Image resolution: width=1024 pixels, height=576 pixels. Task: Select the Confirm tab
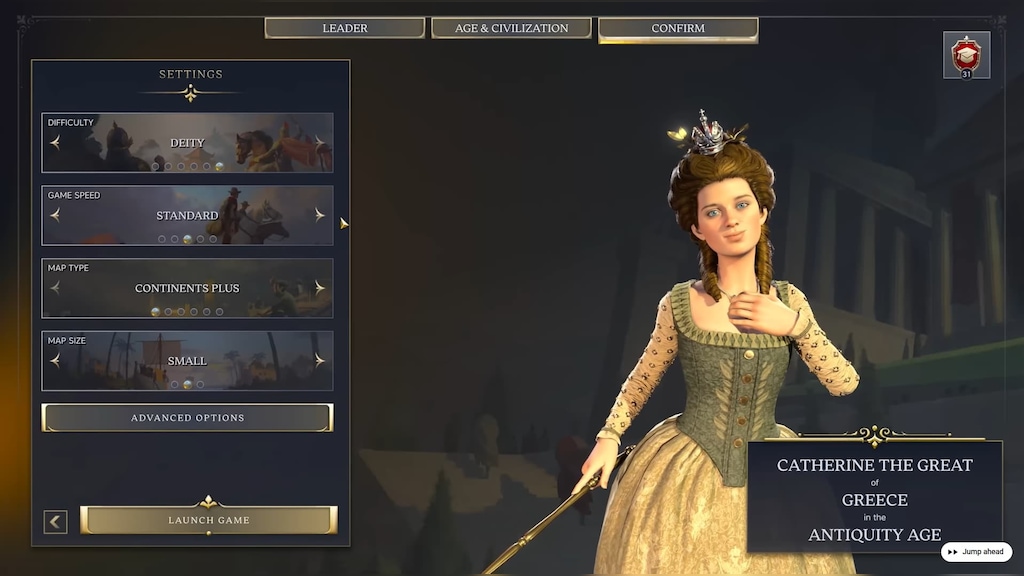678,28
